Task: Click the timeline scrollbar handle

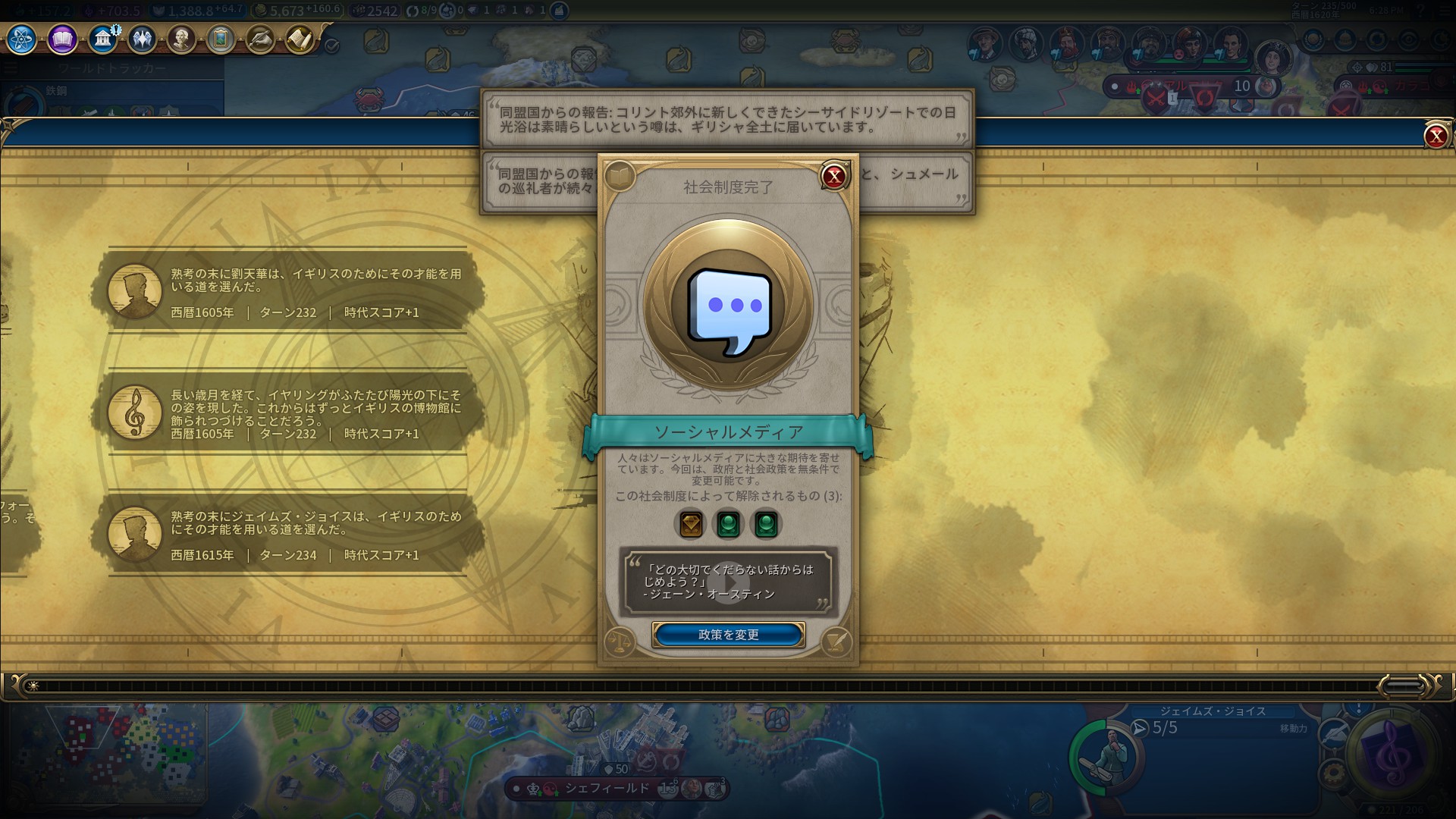Action: coord(1401,686)
